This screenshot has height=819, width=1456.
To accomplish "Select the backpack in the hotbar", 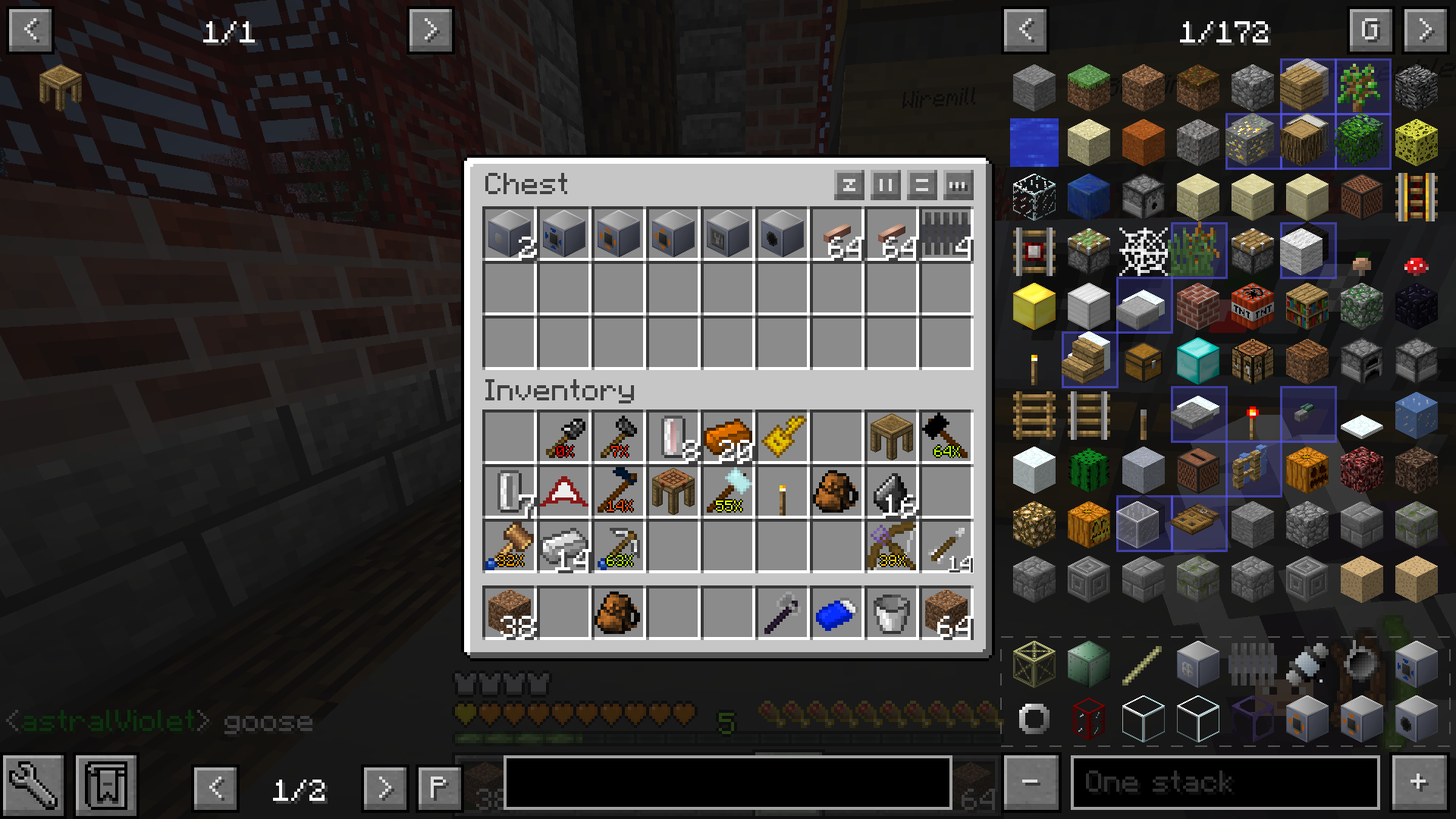I will point(618,613).
